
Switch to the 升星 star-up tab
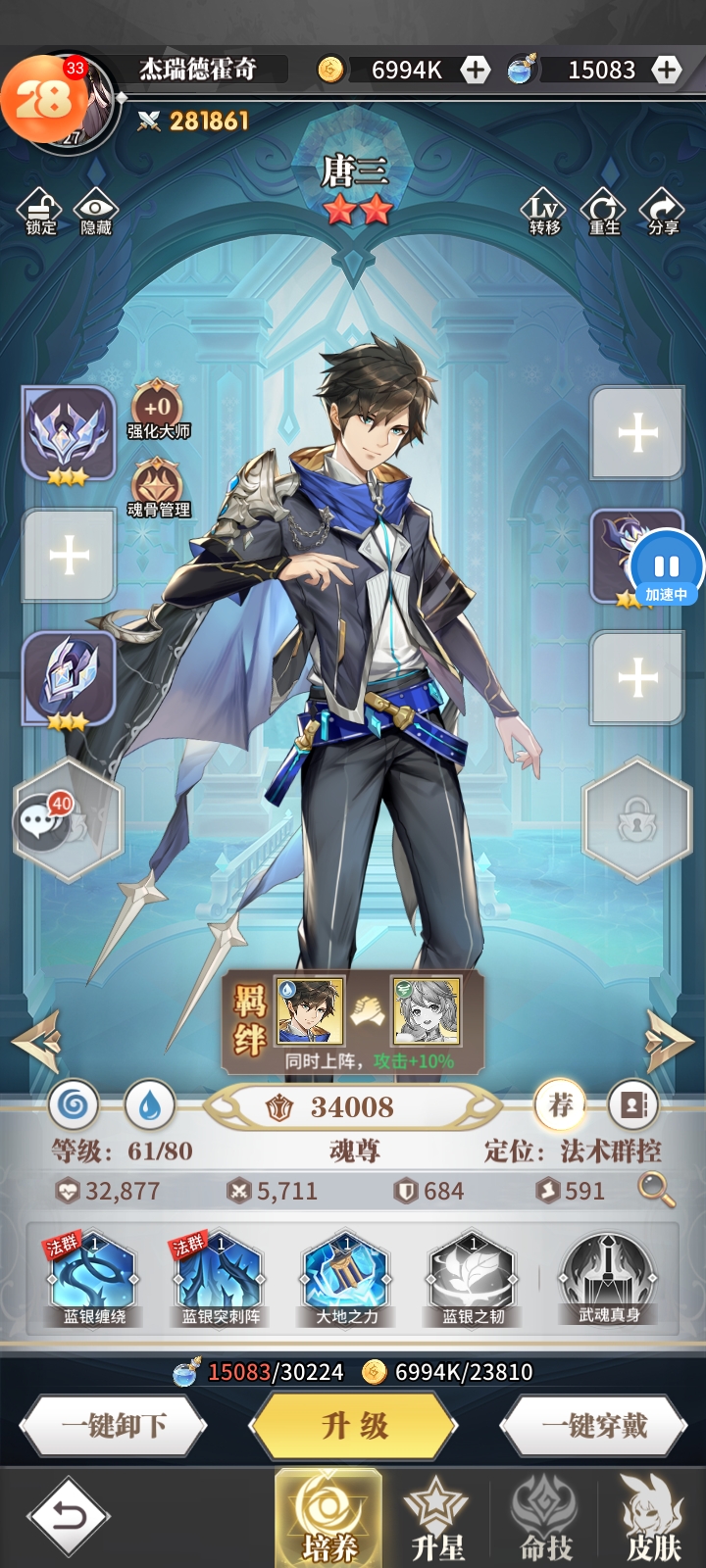(x=437, y=1517)
